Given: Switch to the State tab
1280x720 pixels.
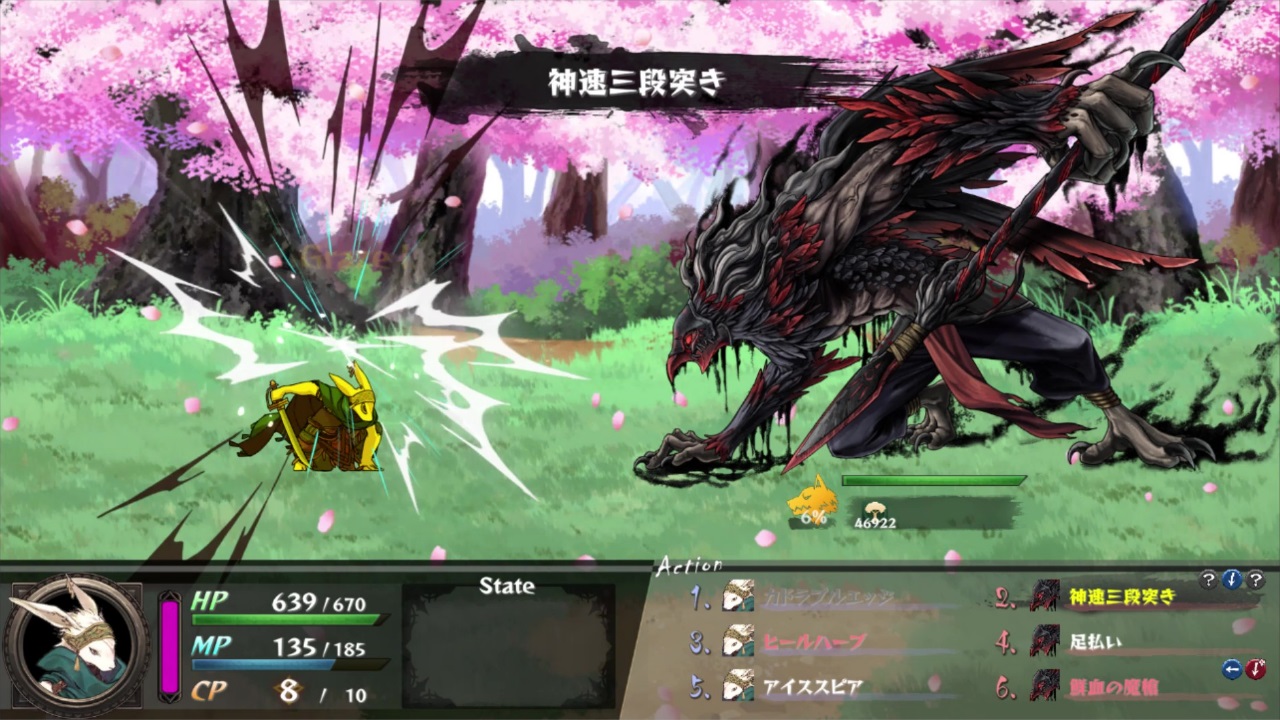Looking at the screenshot, I should coord(506,587).
